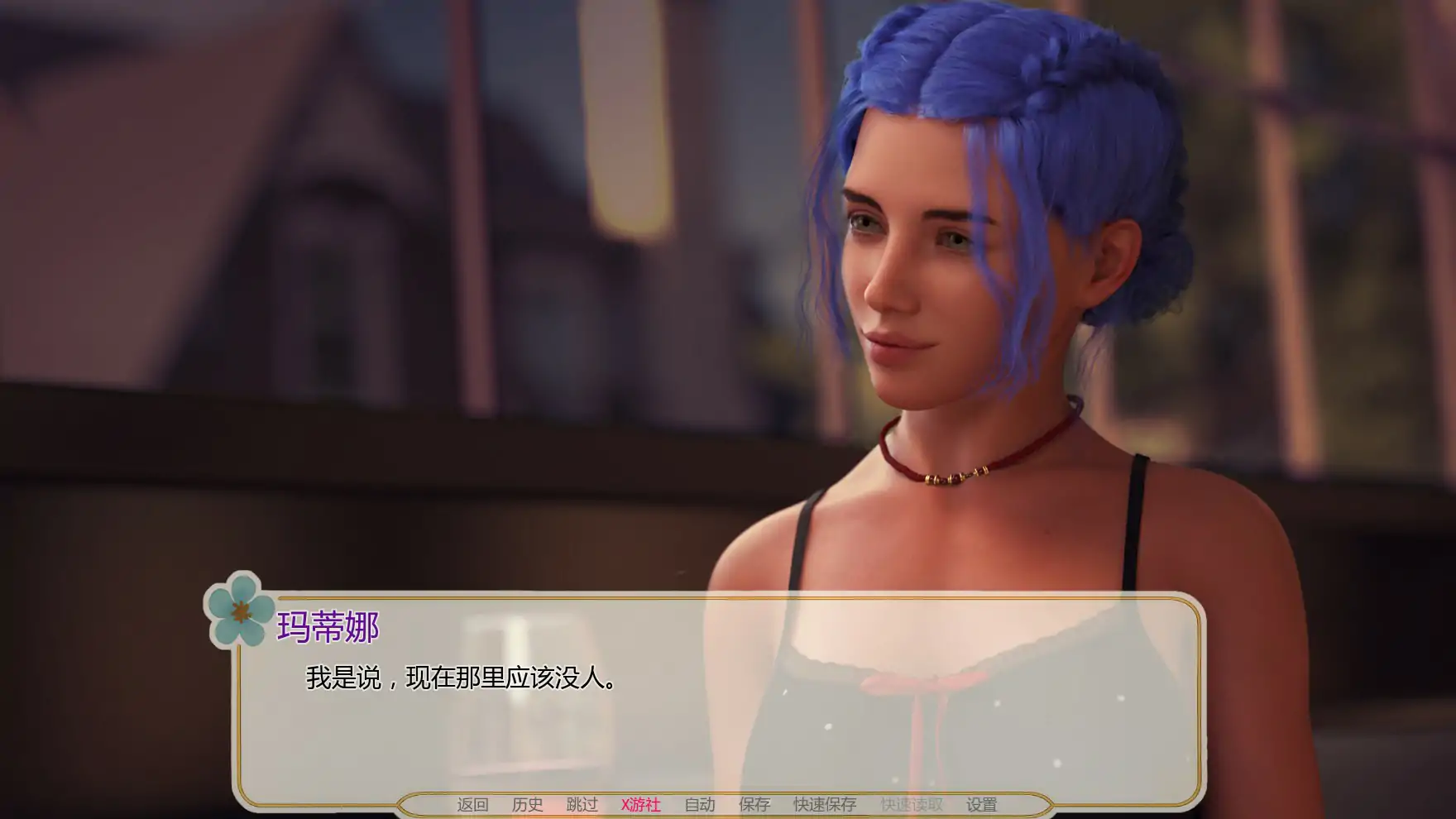Perform a 快速保存 quick save
The width and height of the screenshot is (1456, 819).
pyautogui.click(x=824, y=803)
